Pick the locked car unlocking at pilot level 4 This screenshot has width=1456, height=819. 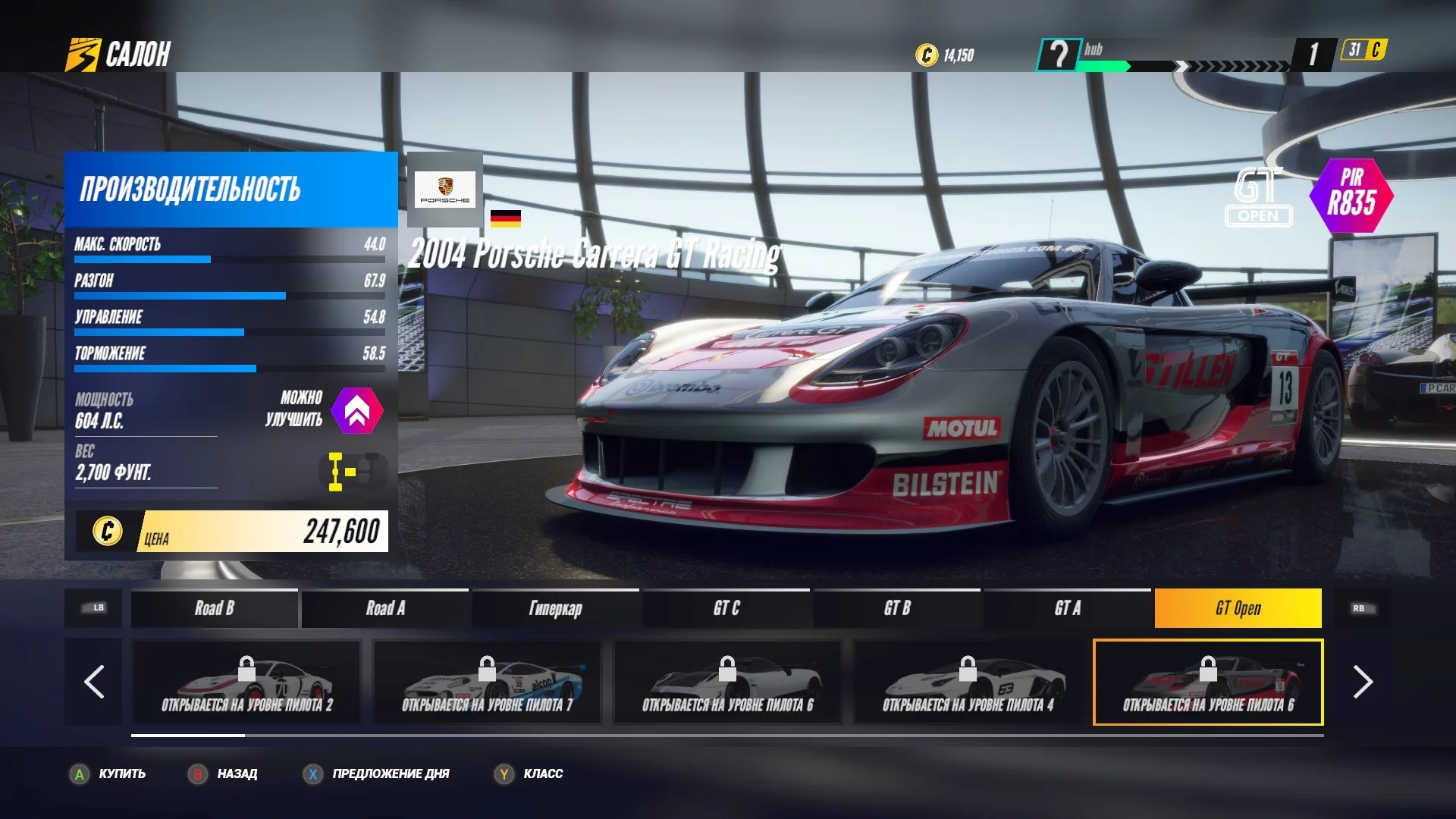[968, 682]
